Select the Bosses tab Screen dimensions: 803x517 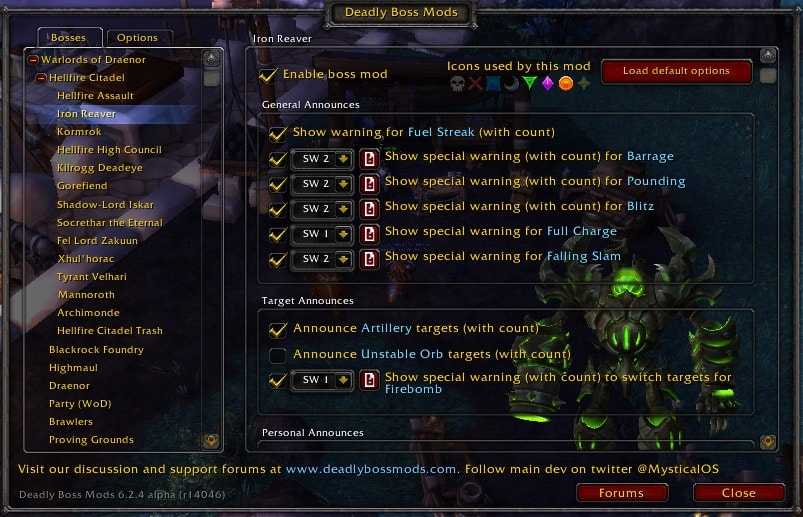pos(69,38)
